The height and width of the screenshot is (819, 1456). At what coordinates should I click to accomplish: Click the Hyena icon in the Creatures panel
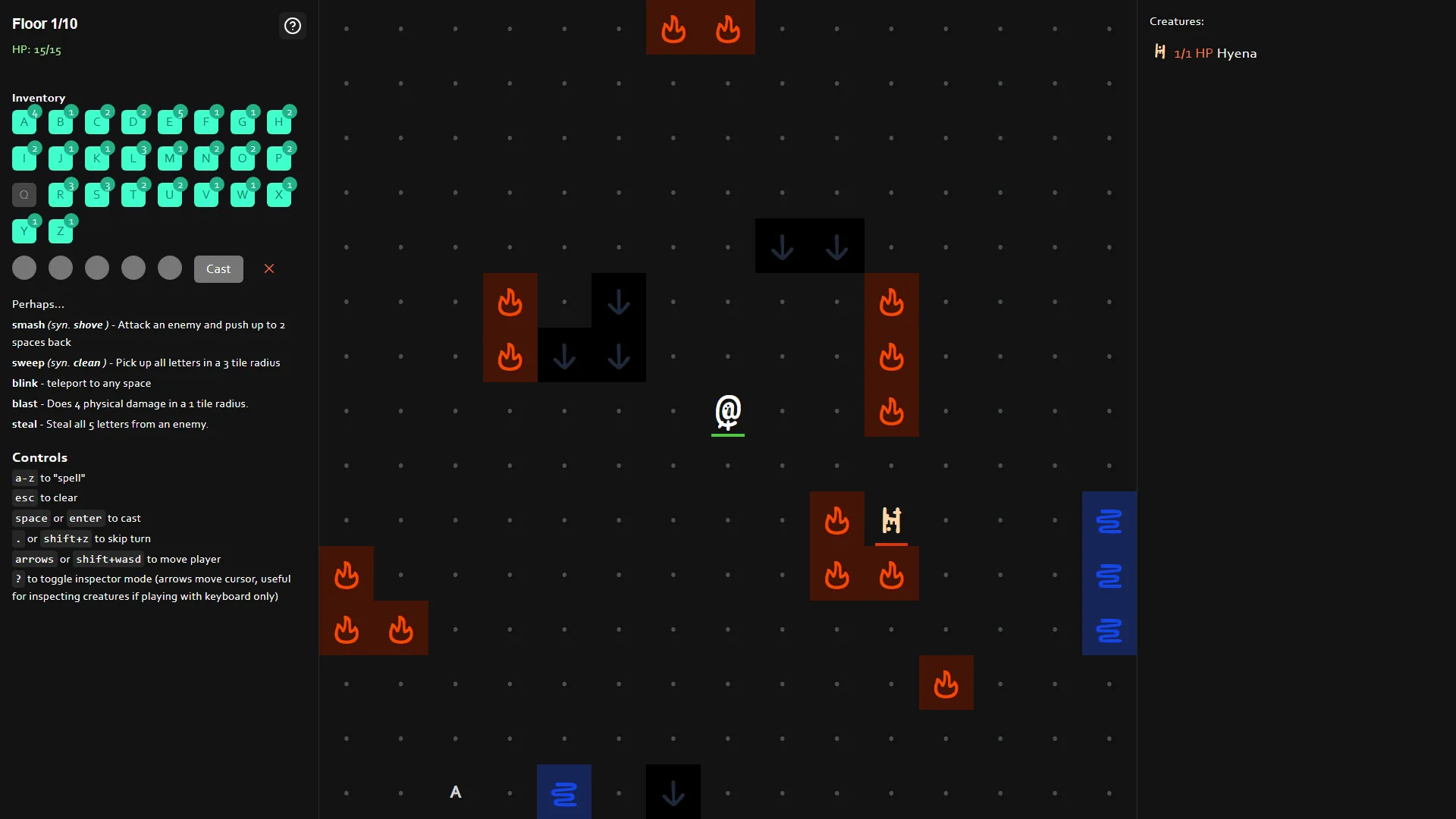[x=1160, y=52]
